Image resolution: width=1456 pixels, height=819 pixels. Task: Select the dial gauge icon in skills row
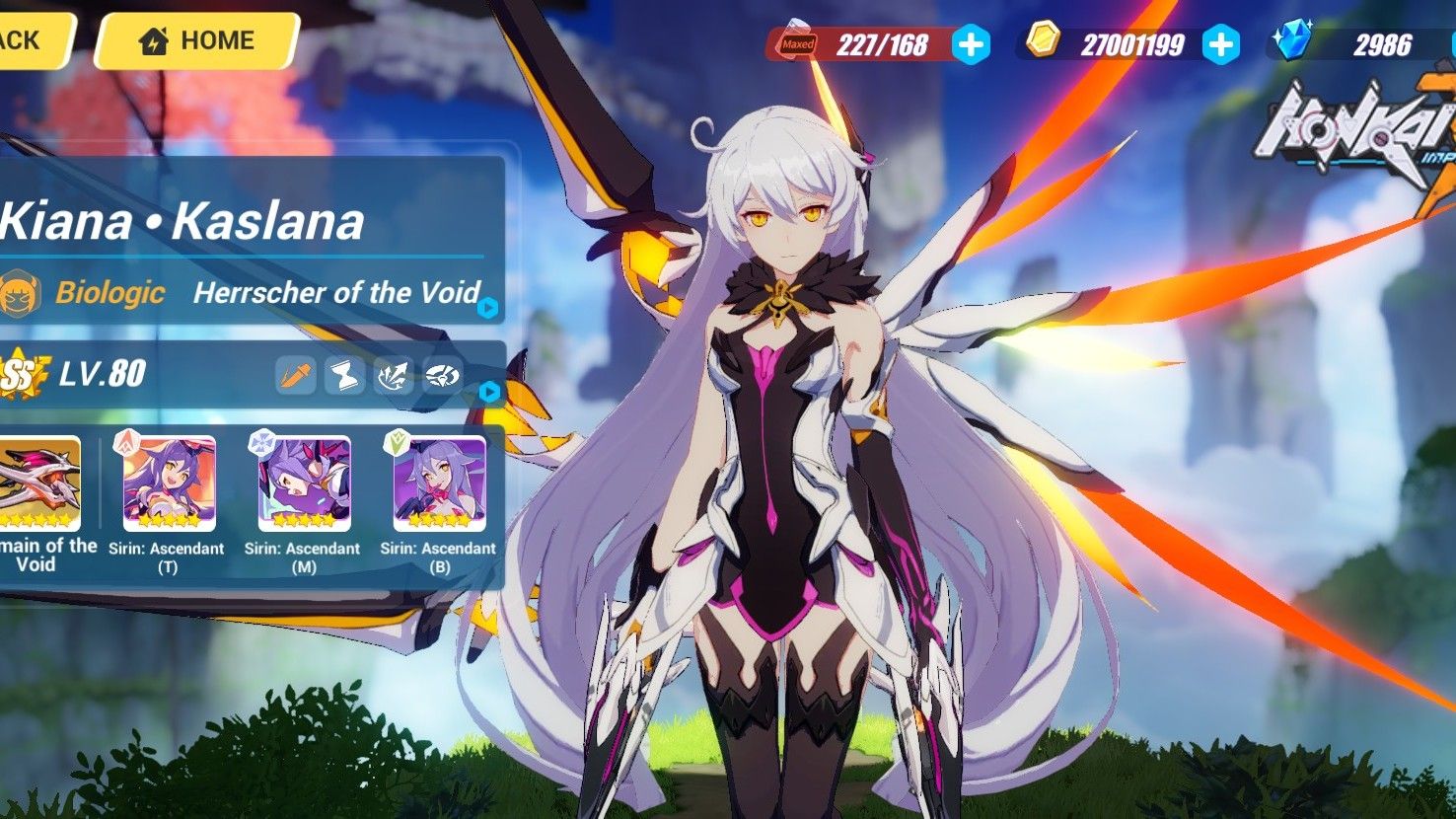pyautogui.click(x=443, y=374)
